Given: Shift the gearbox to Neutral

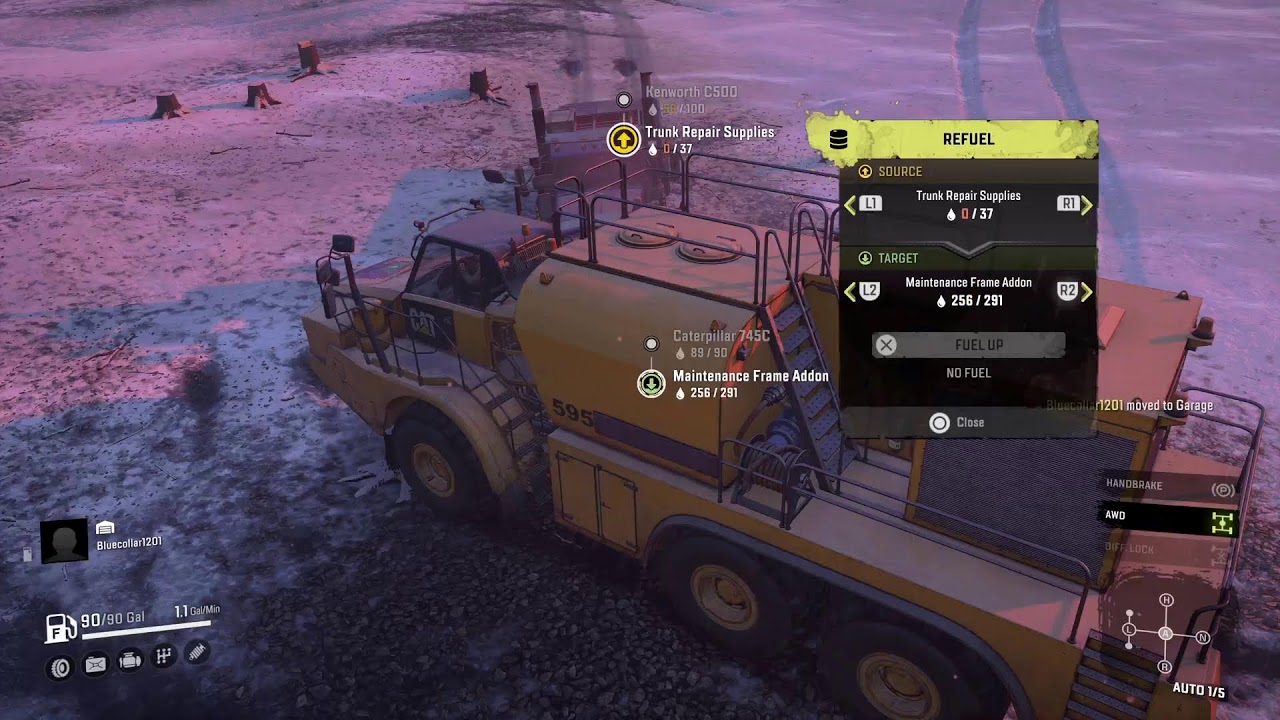Looking at the screenshot, I should [x=1203, y=637].
